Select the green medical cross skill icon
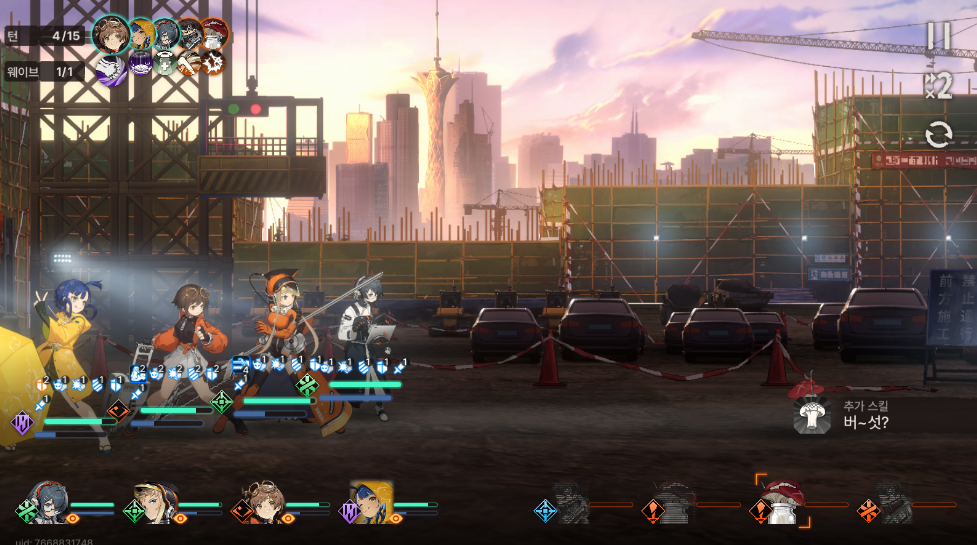This screenshot has width=977, height=545. tap(163, 63)
